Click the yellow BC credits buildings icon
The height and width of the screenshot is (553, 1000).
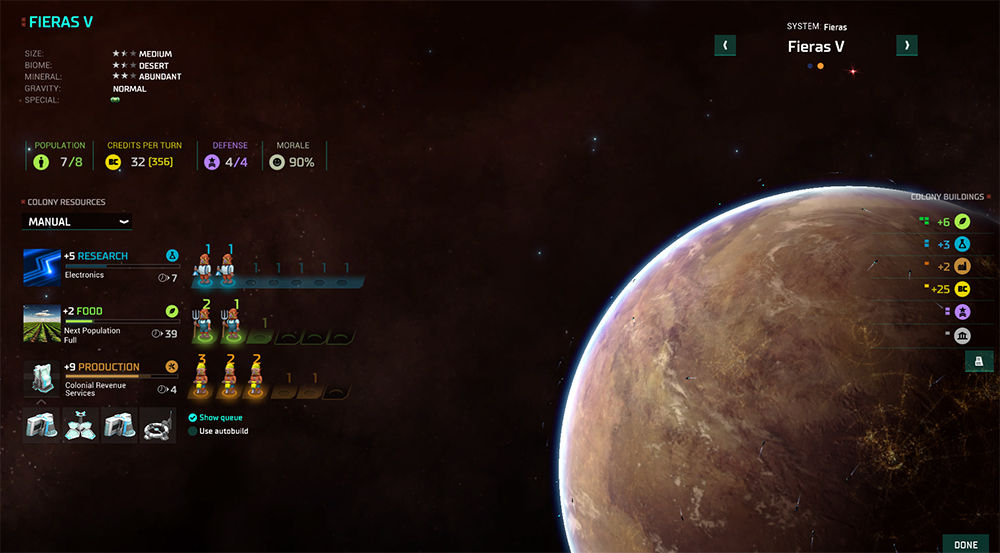[963, 289]
